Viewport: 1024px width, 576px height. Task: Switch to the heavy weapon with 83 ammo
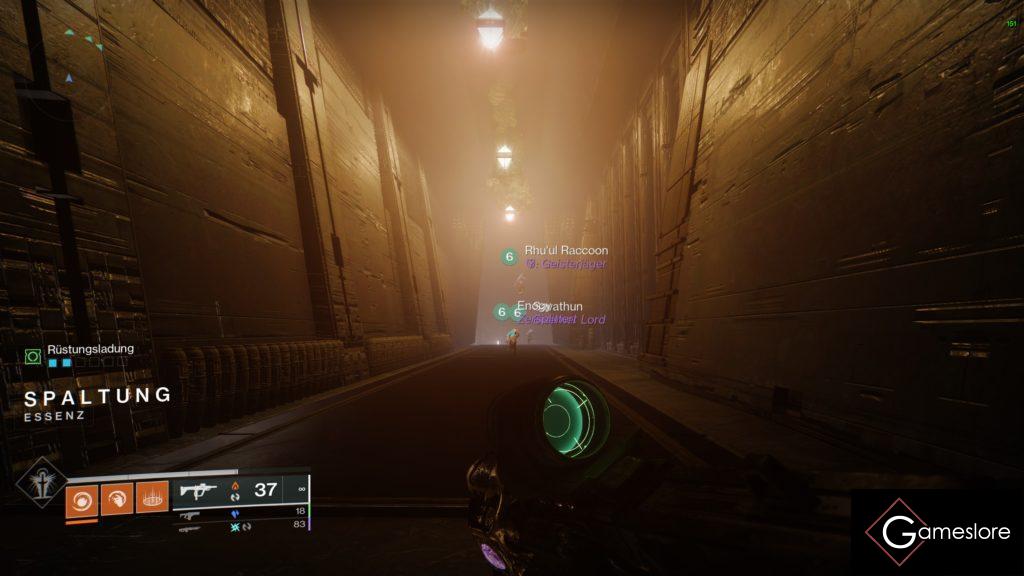[190, 527]
